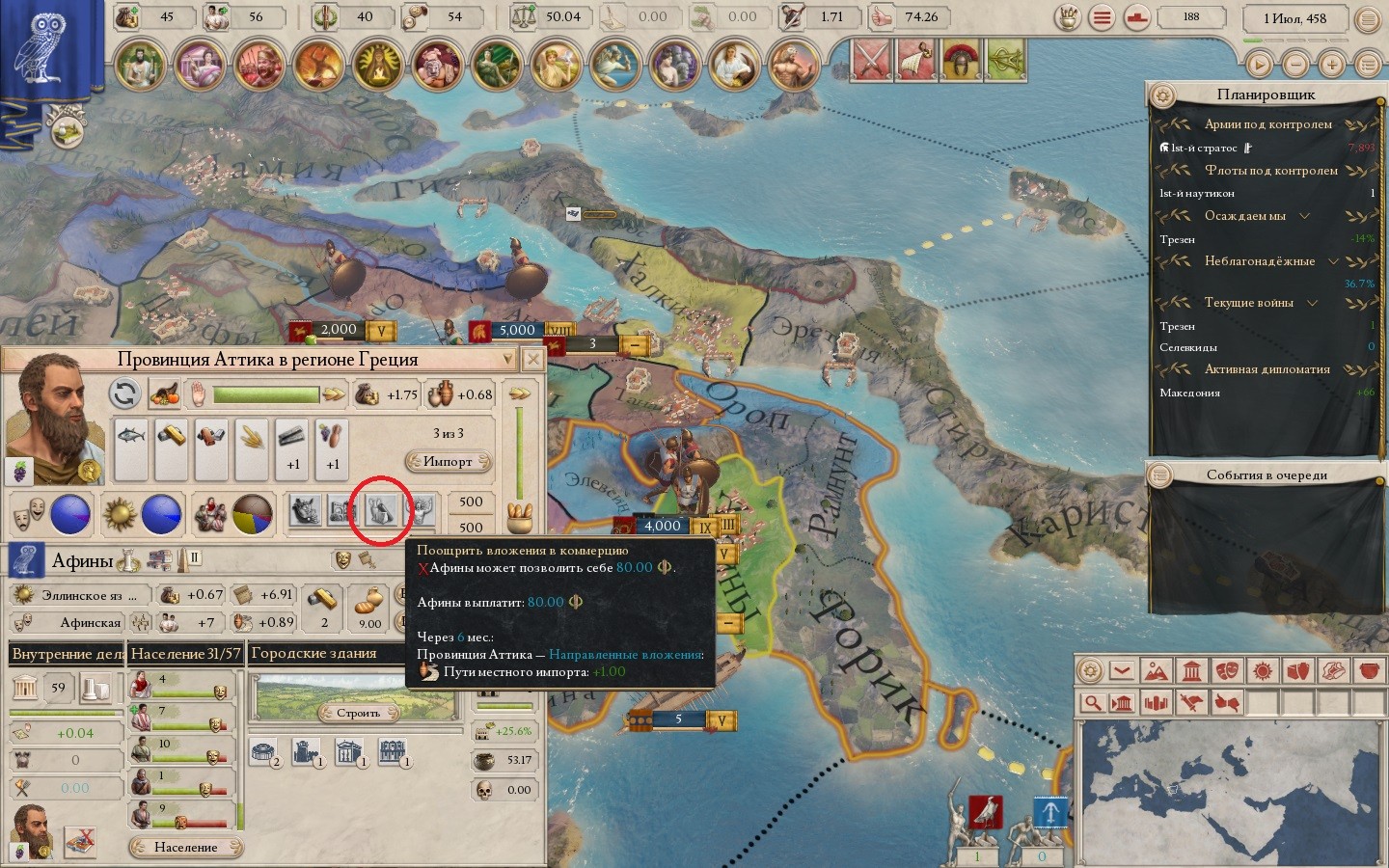1389x868 pixels.
Task: Open the magnifier search button above minimap
Action: click(x=1092, y=702)
